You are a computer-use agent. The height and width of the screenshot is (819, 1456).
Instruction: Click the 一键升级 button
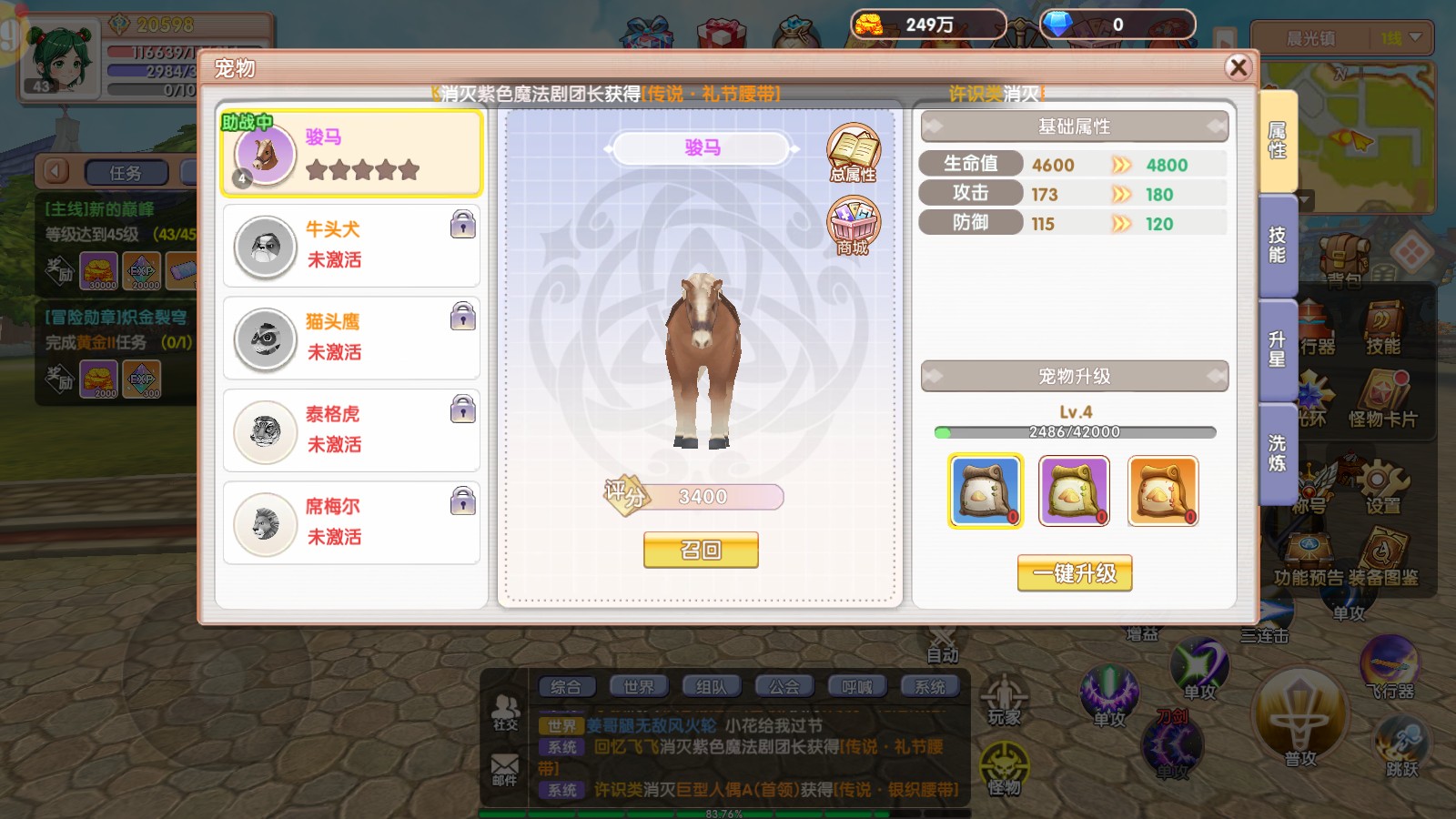click(1074, 573)
